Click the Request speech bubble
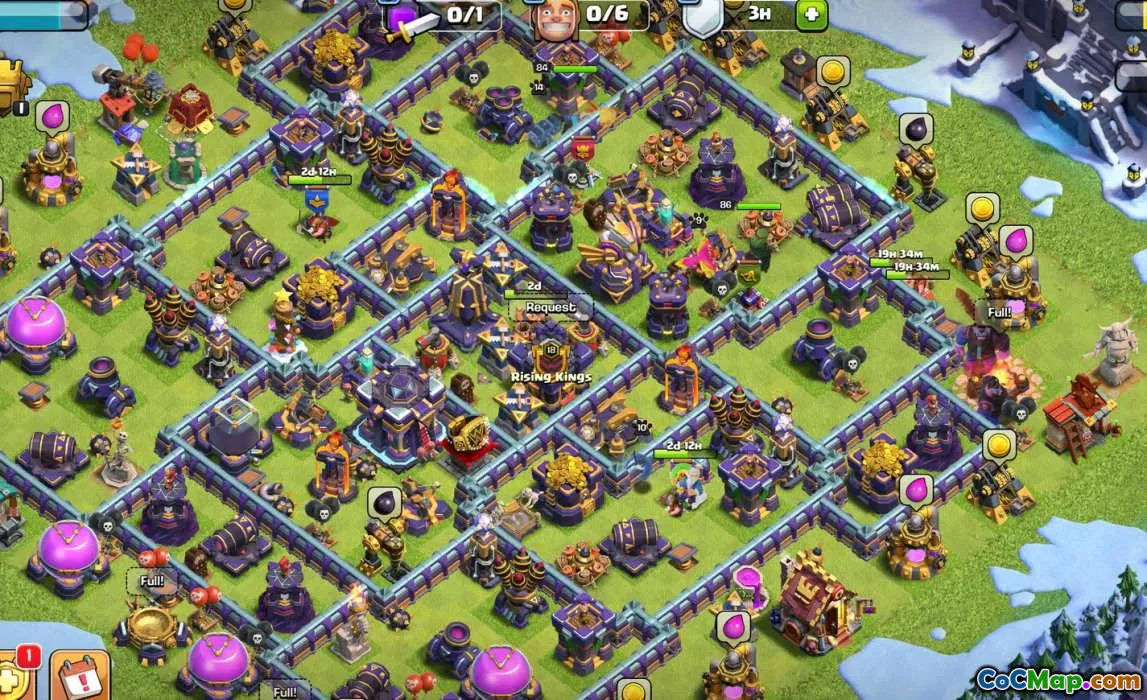The image size is (1147, 700). coord(551,308)
